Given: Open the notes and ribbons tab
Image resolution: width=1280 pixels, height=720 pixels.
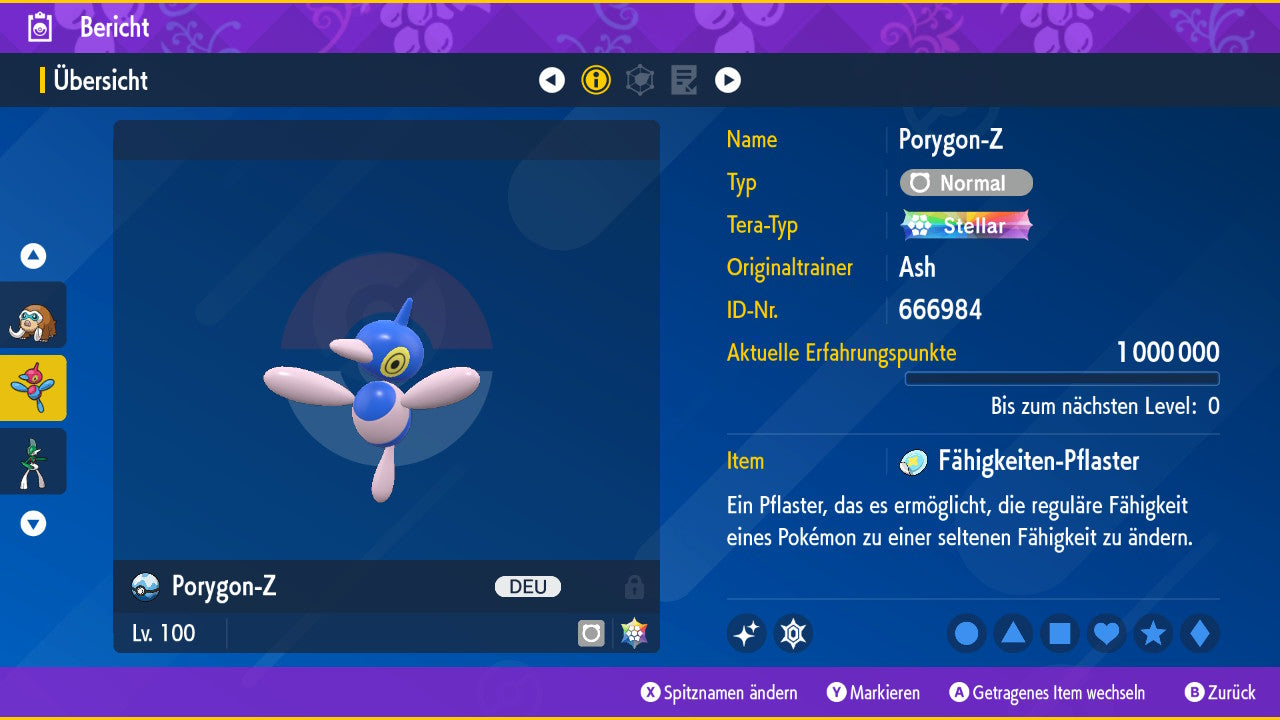Looking at the screenshot, I should point(684,80).
